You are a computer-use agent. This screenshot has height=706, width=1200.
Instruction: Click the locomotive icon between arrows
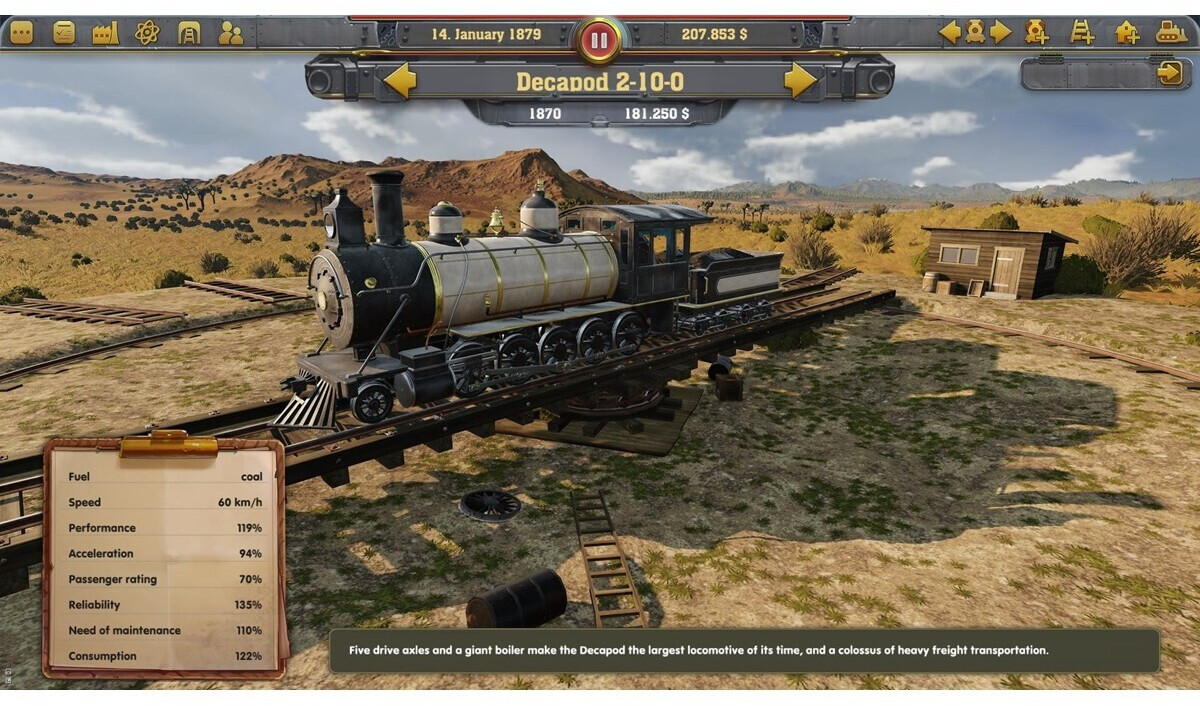[x=975, y=32]
